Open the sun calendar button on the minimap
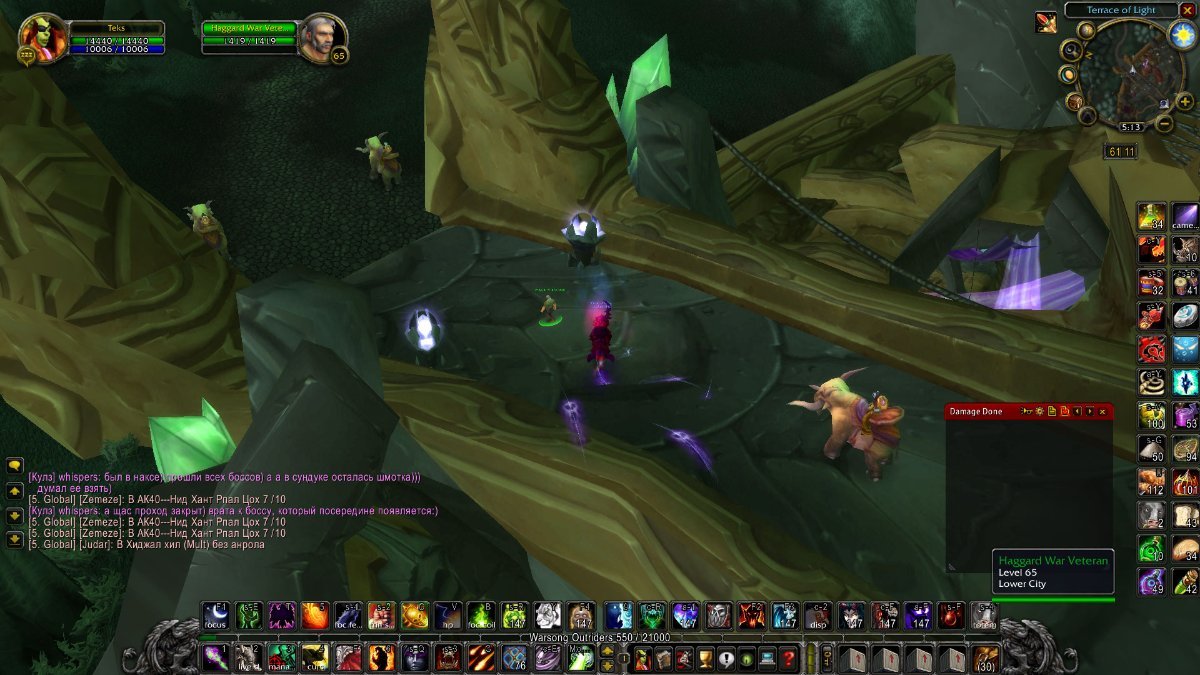1200x675 pixels. pyautogui.click(x=1181, y=35)
